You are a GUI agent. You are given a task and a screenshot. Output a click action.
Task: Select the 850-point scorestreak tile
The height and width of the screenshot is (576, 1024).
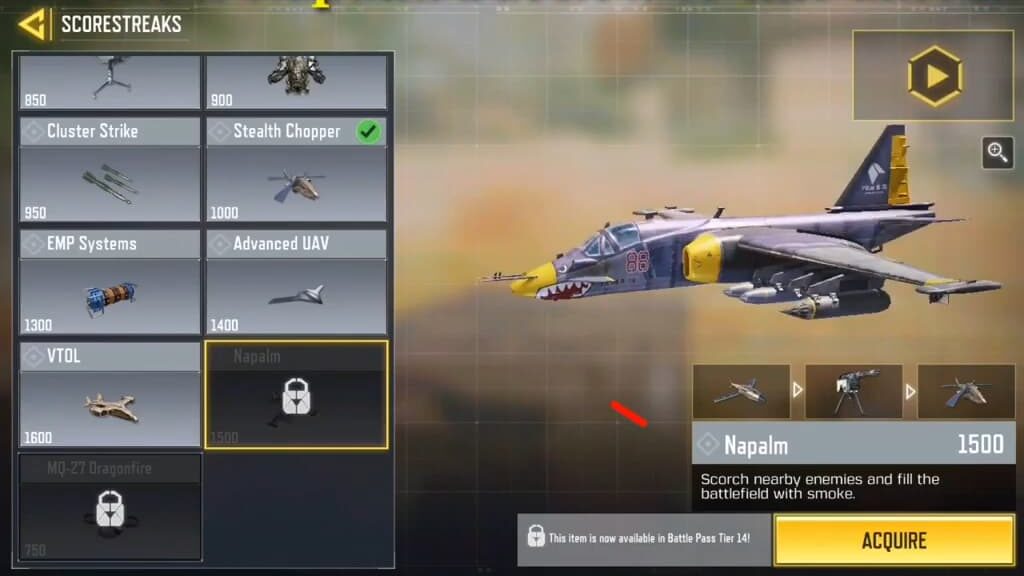[110, 82]
